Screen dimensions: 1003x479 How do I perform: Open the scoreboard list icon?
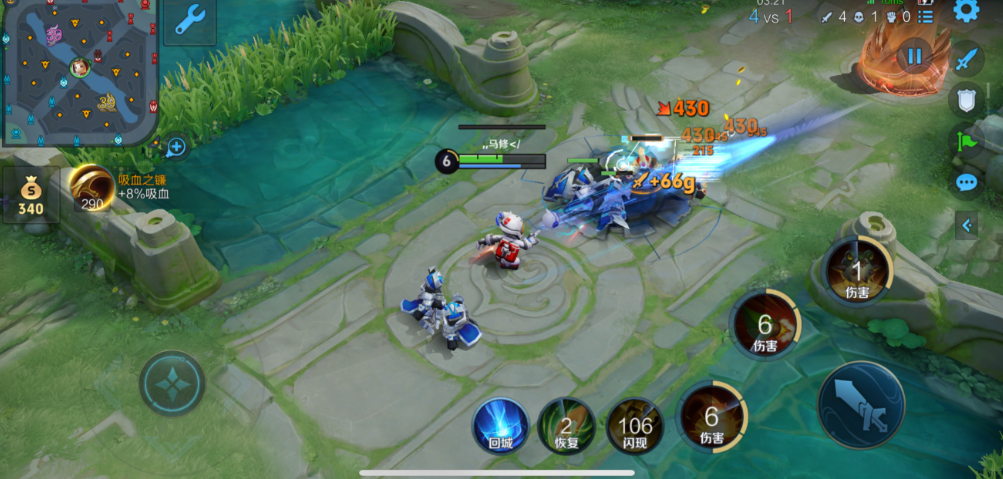tap(926, 17)
